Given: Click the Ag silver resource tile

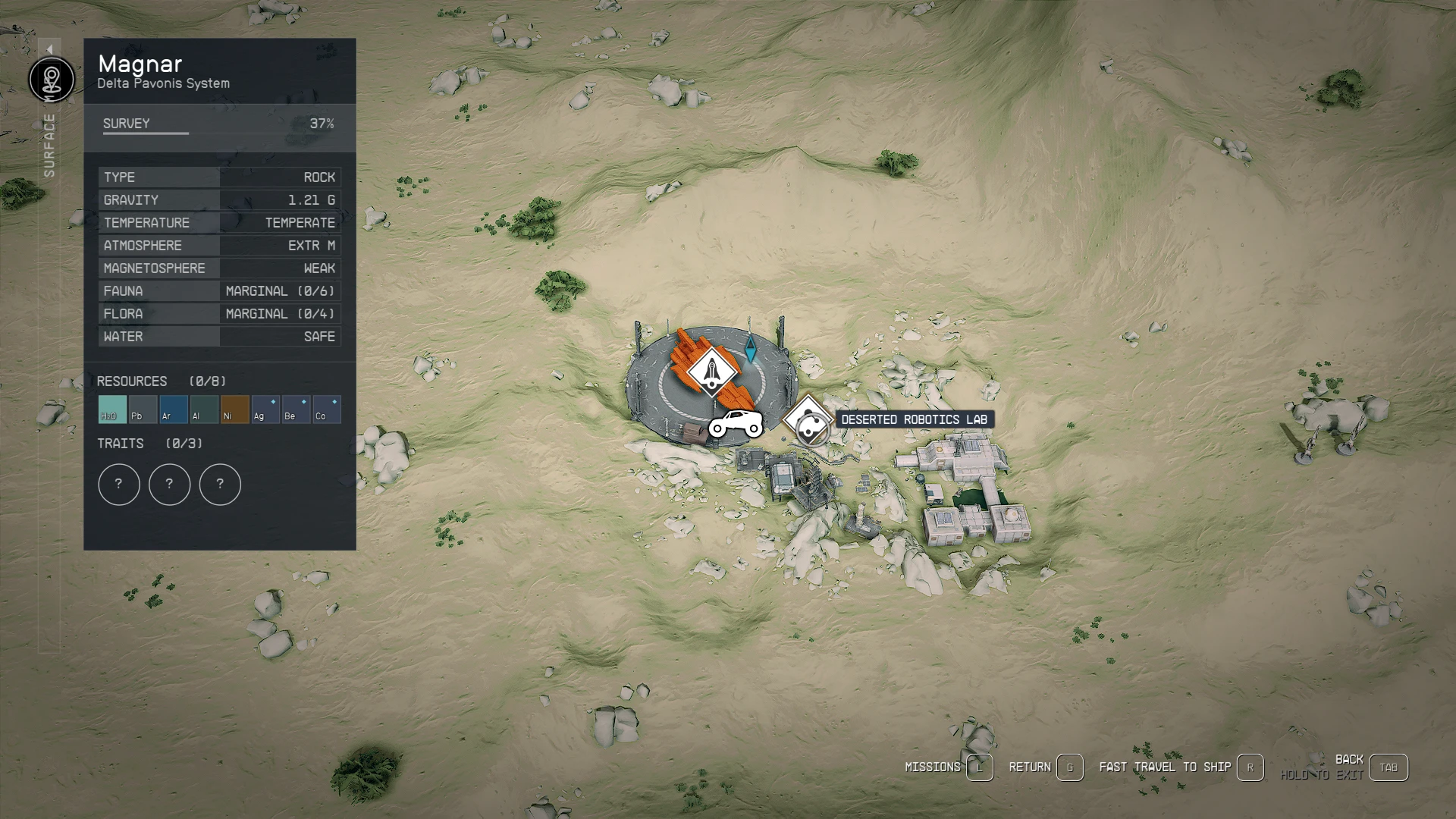Looking at the screenshot, I should click(x=265, y=409).
